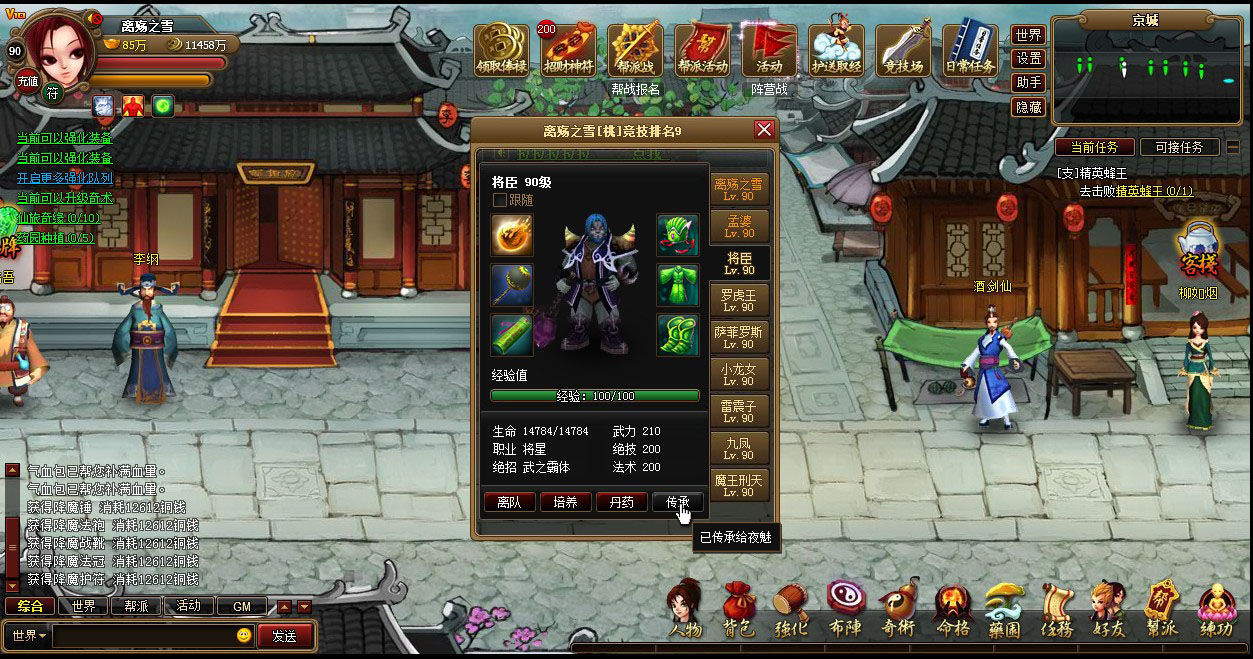Viewport: 1253px width, 659px height.
Task: Close the character panel window
Action: coord(764,130)
